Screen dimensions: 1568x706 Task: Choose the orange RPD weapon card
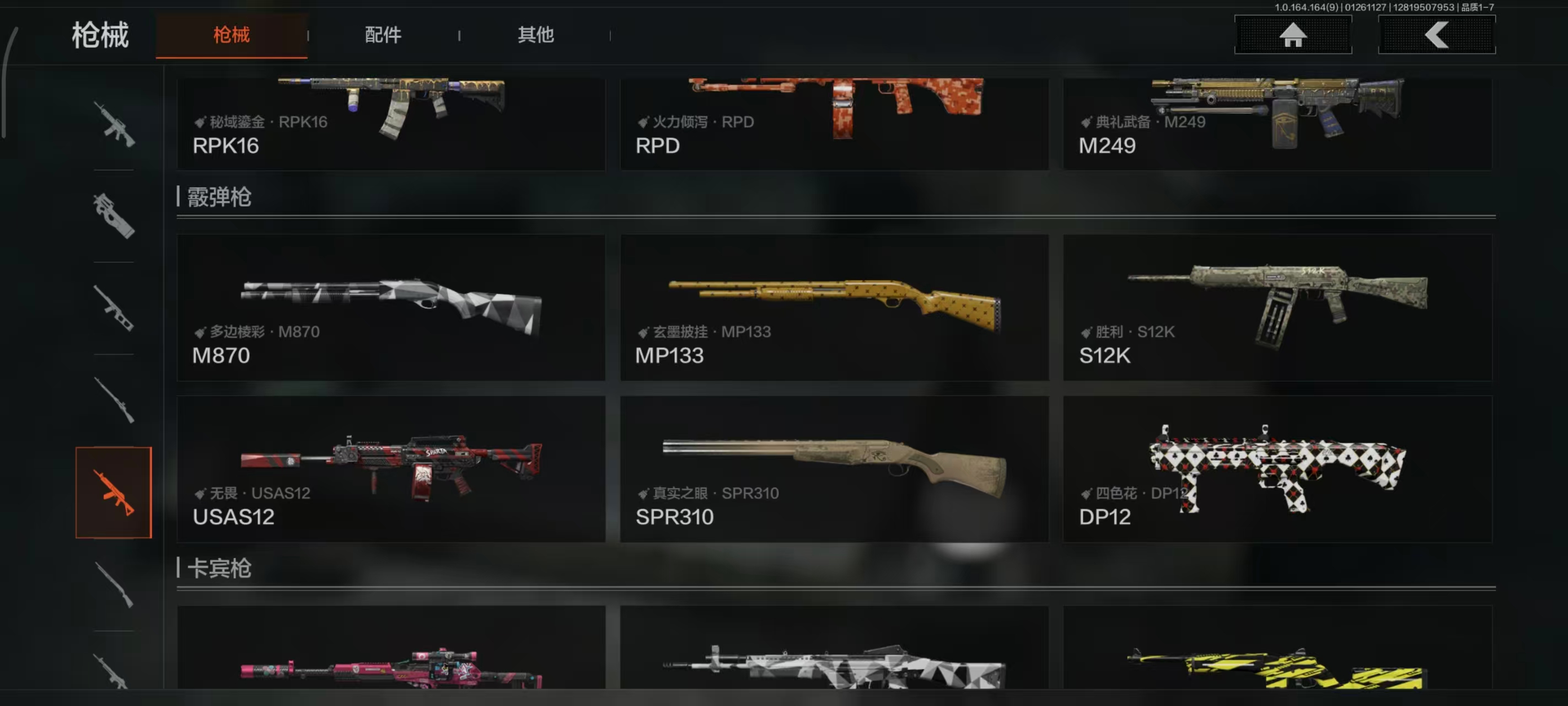834,124
